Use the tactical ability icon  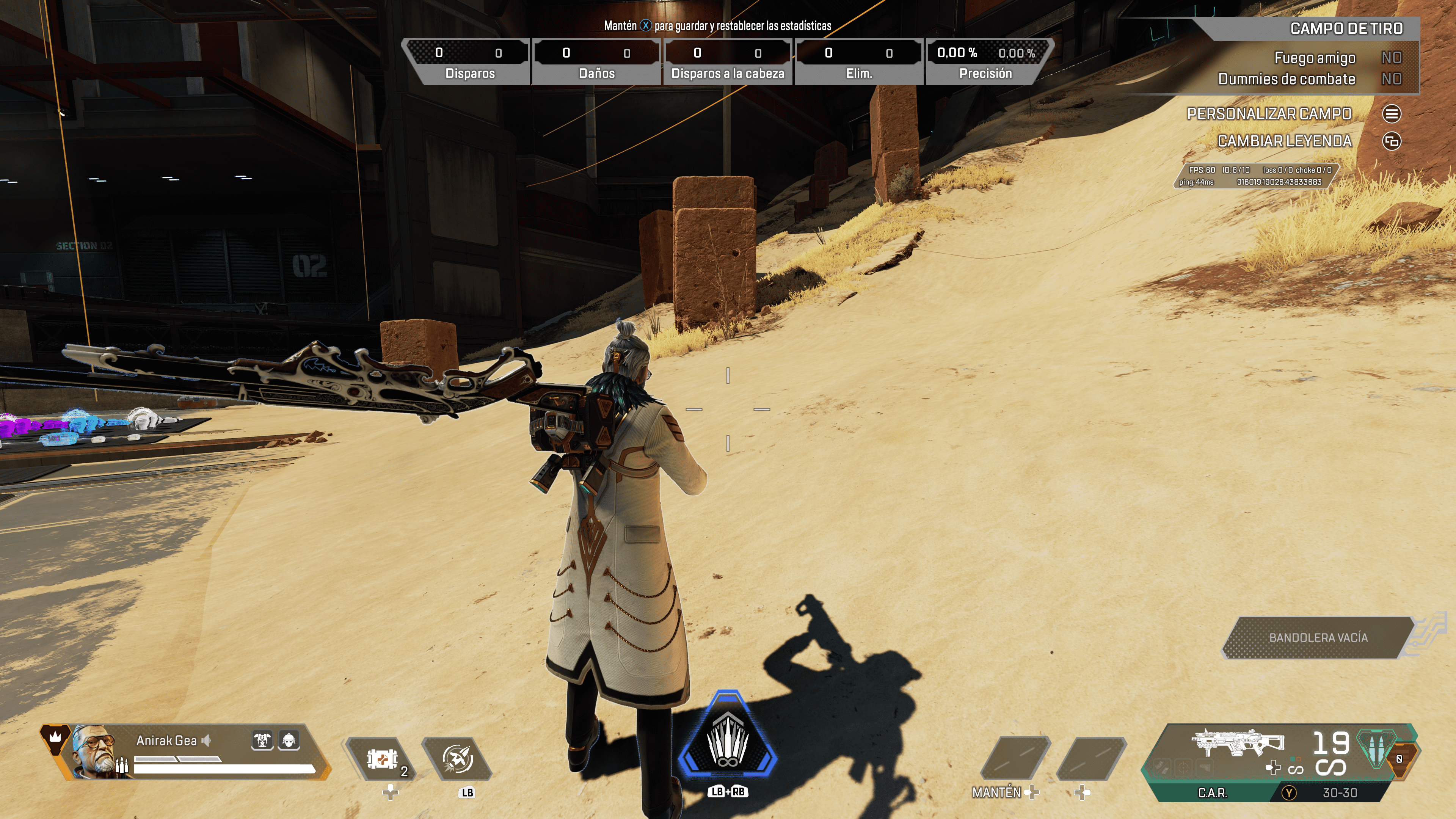pos(457,758)
